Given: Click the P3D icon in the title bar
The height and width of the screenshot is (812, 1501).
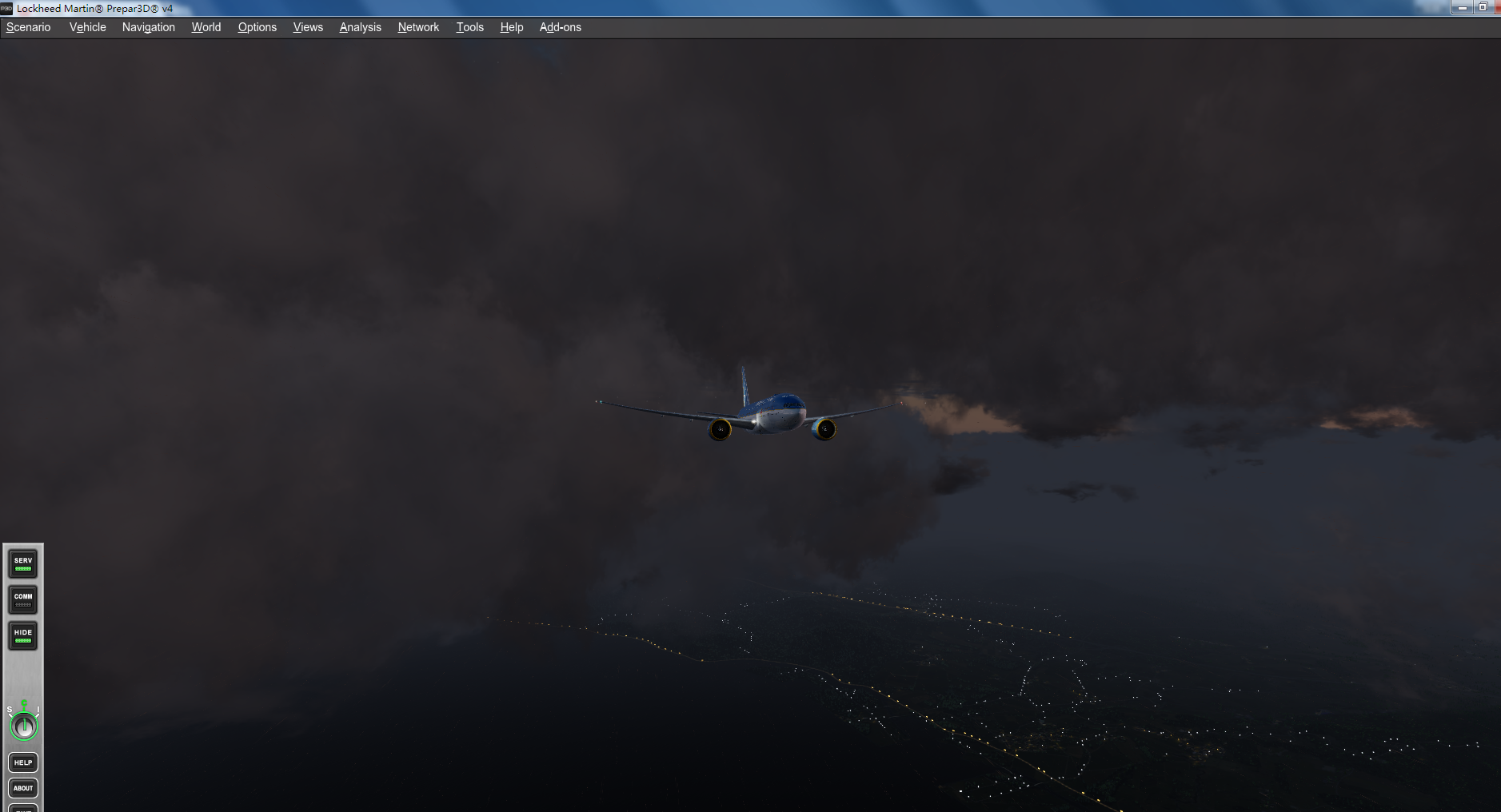Looking at the screenshot, I should click(8, 9).
